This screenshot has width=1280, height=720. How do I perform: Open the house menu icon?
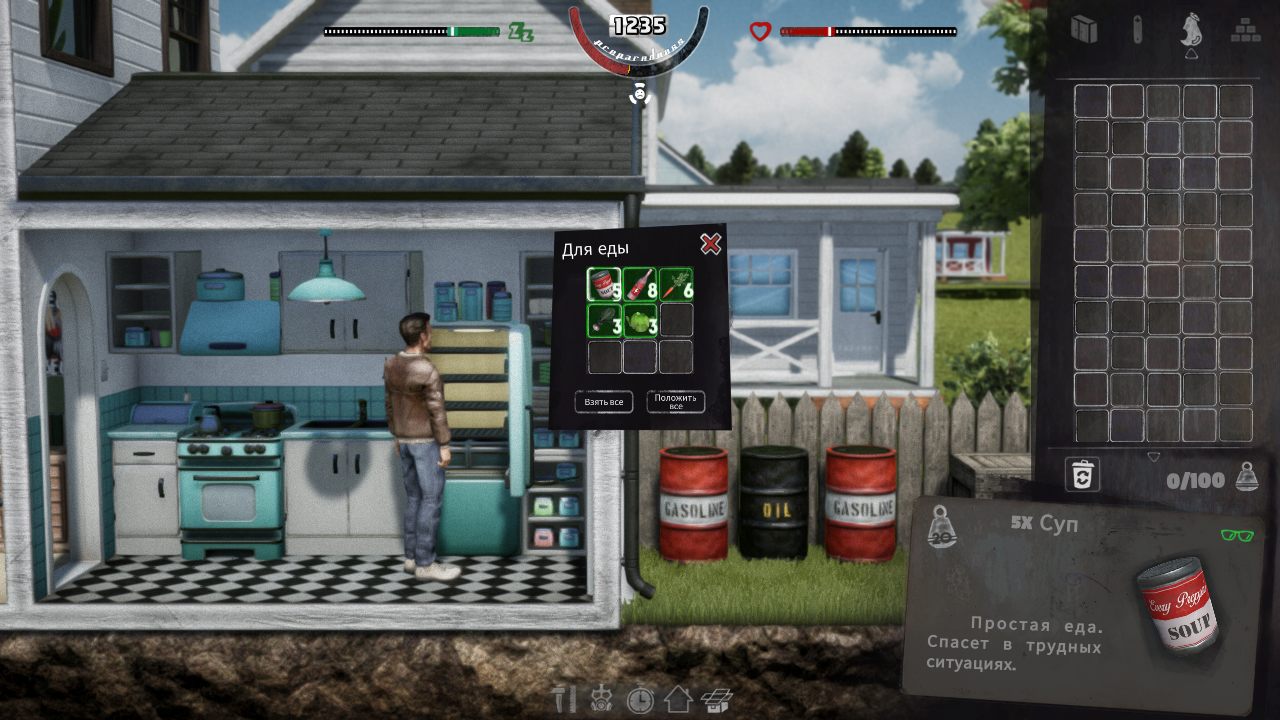point(678,698)
